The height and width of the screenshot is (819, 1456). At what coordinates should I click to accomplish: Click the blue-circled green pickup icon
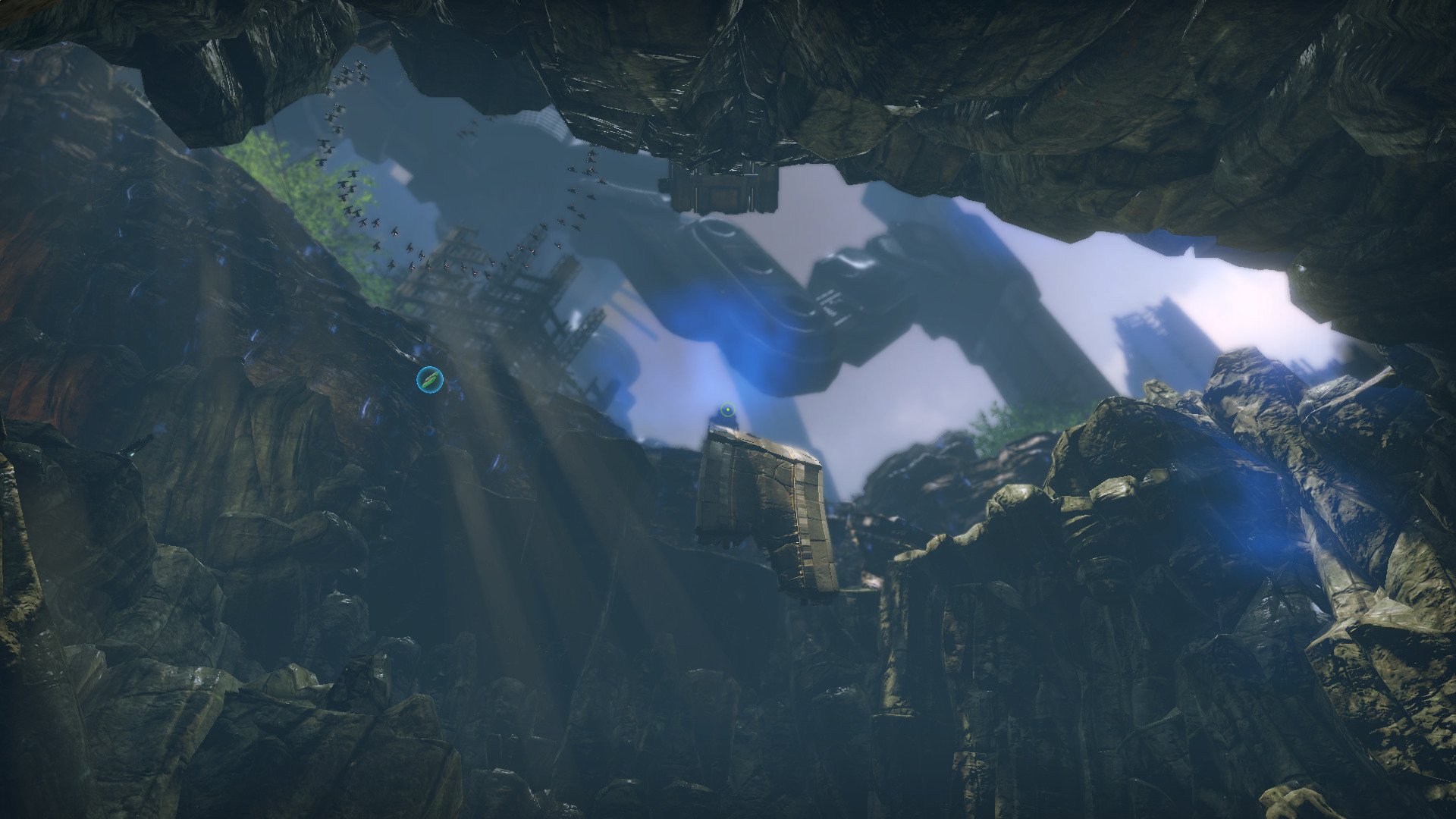(x=430, y=379)
